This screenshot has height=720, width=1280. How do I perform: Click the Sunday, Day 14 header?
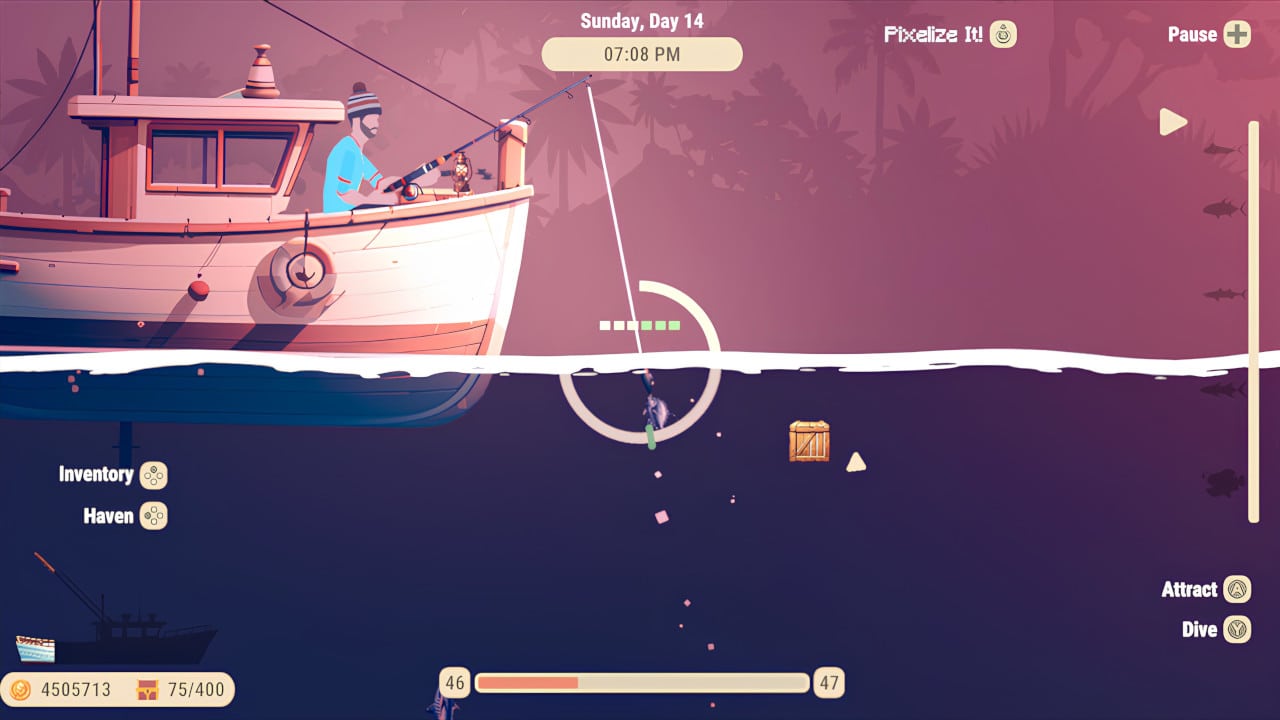click(641, 20)
